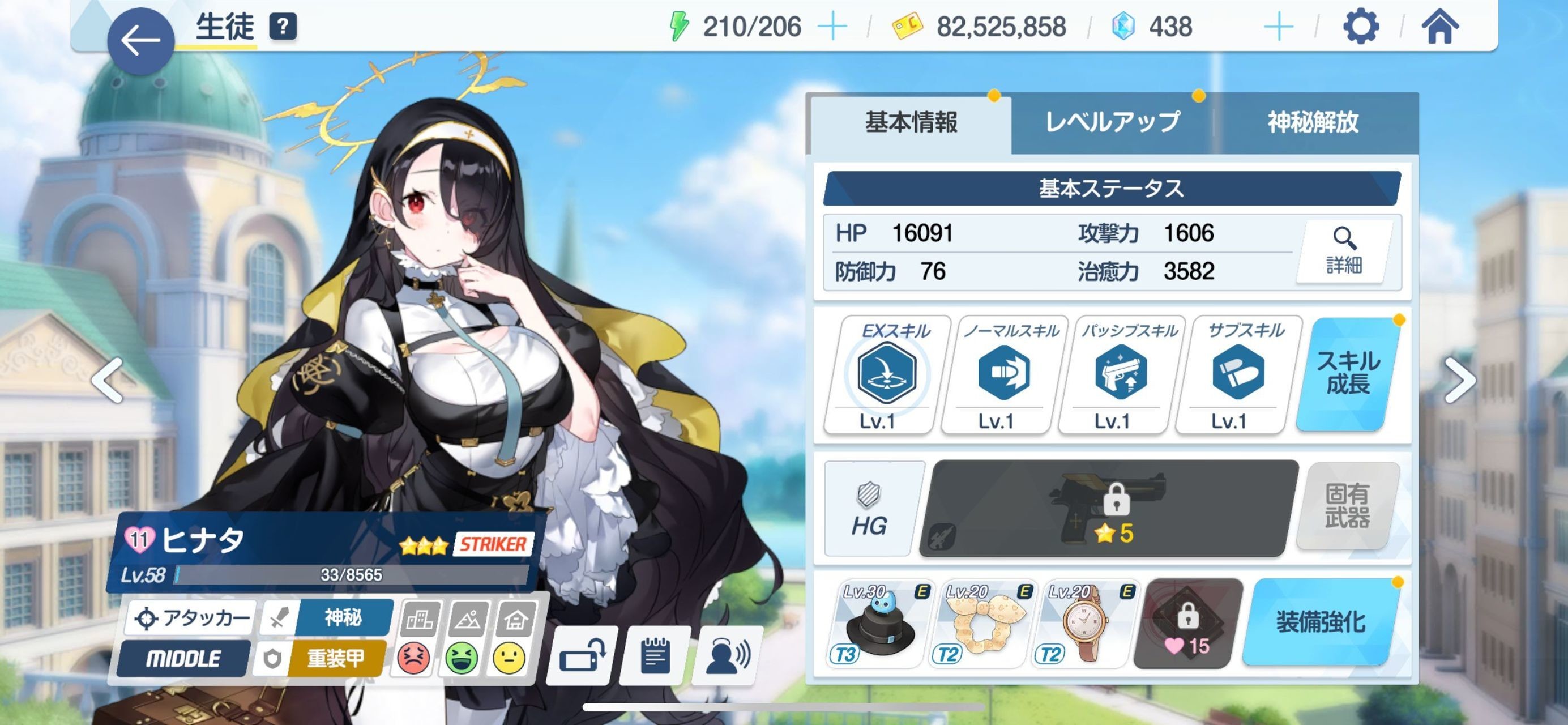Select the サブスキル icon
The height and width of the screenshot is (725, 1568).
[x=1237, y=373]
